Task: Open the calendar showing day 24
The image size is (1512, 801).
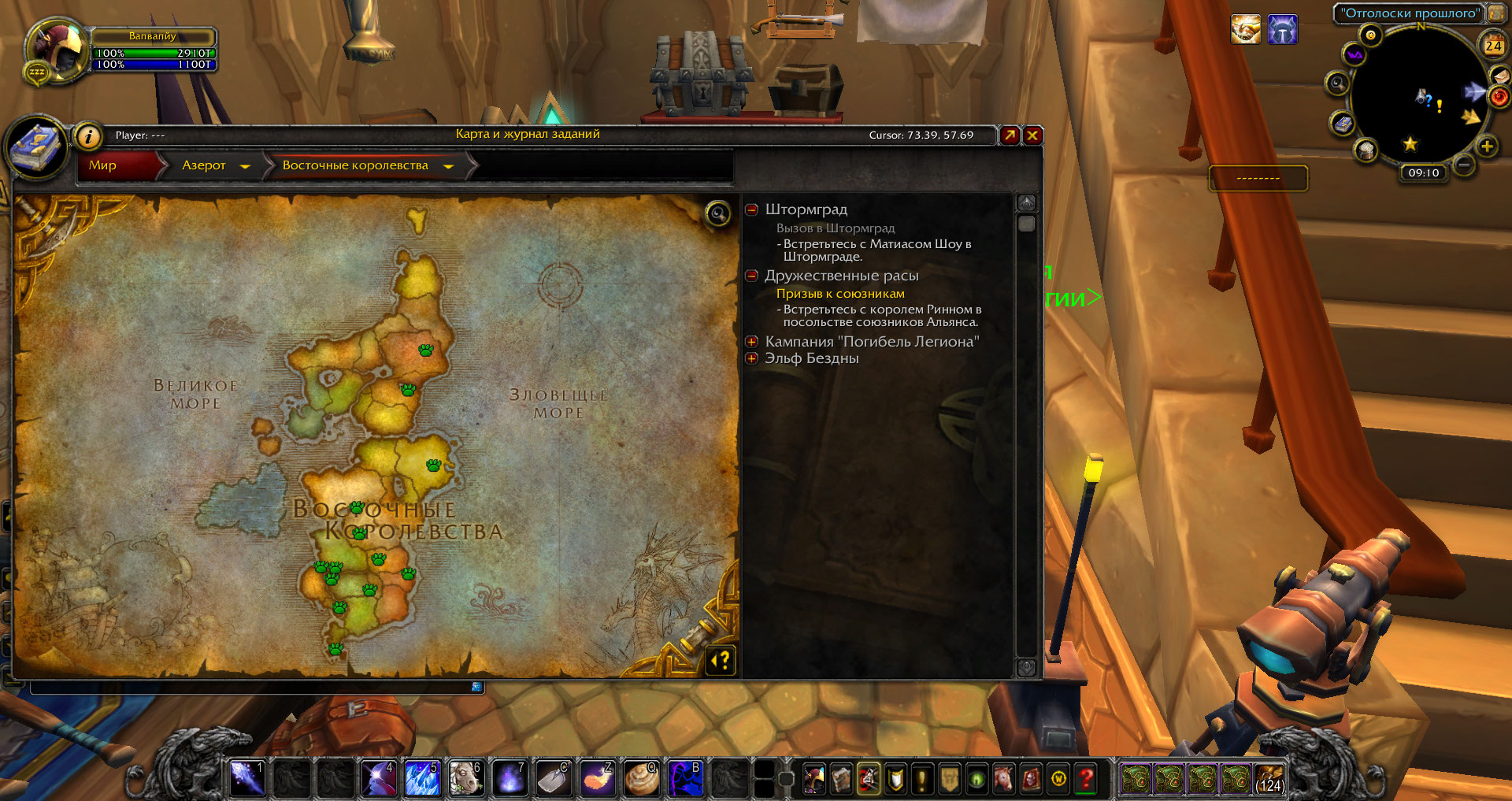Action: 1493,46
